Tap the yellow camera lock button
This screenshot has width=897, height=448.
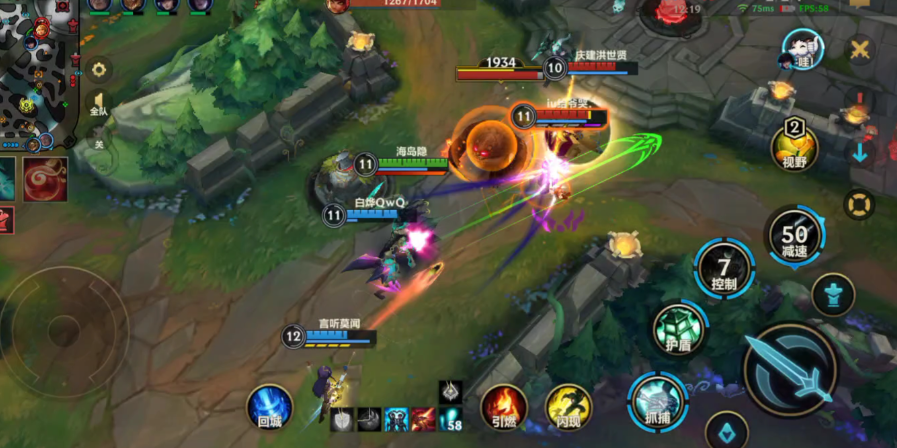pyautogui.click(x=858, y=204)
